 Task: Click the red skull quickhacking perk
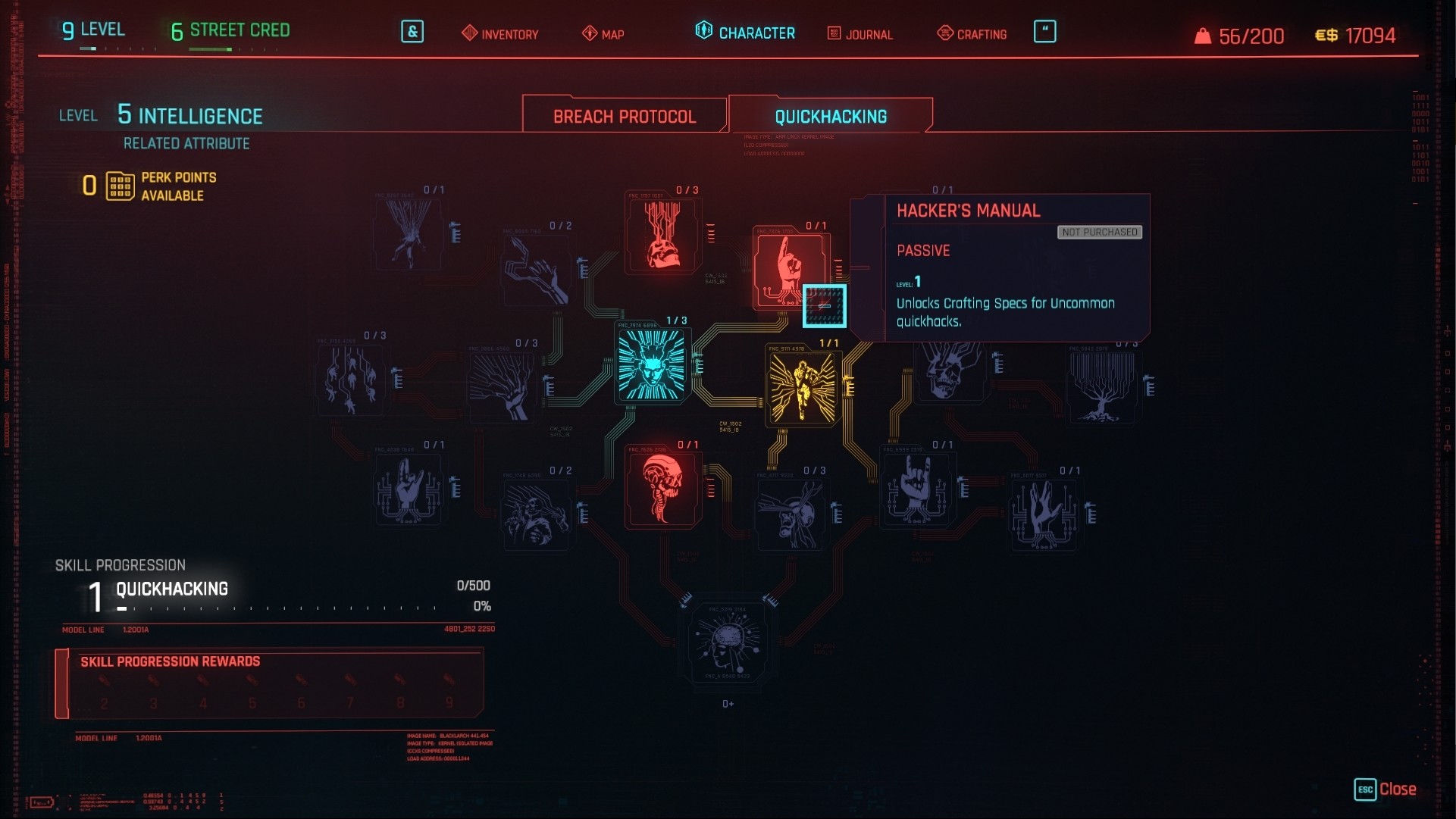coord(662,488)
